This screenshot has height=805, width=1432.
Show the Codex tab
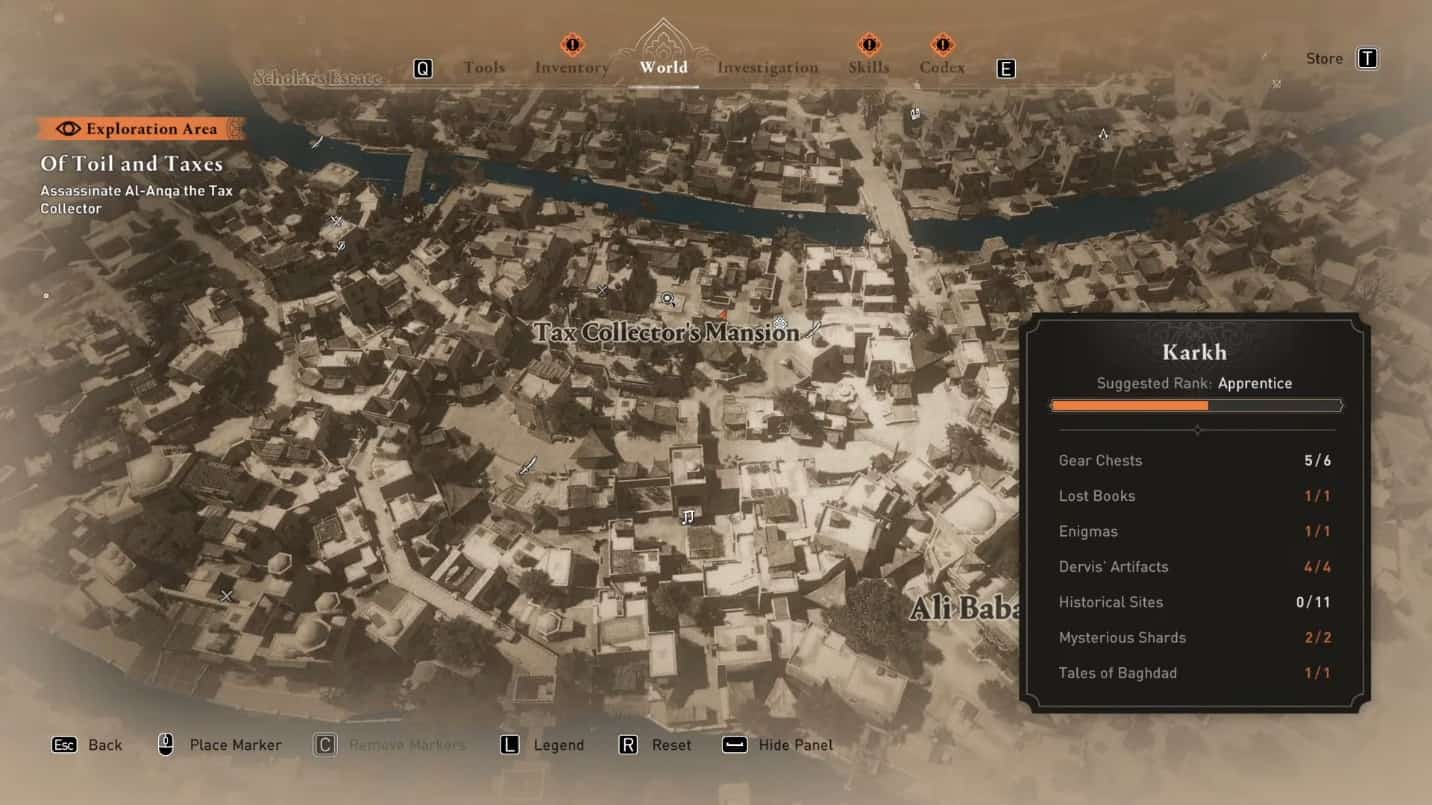pyautogui.click(x=942, y=68)
